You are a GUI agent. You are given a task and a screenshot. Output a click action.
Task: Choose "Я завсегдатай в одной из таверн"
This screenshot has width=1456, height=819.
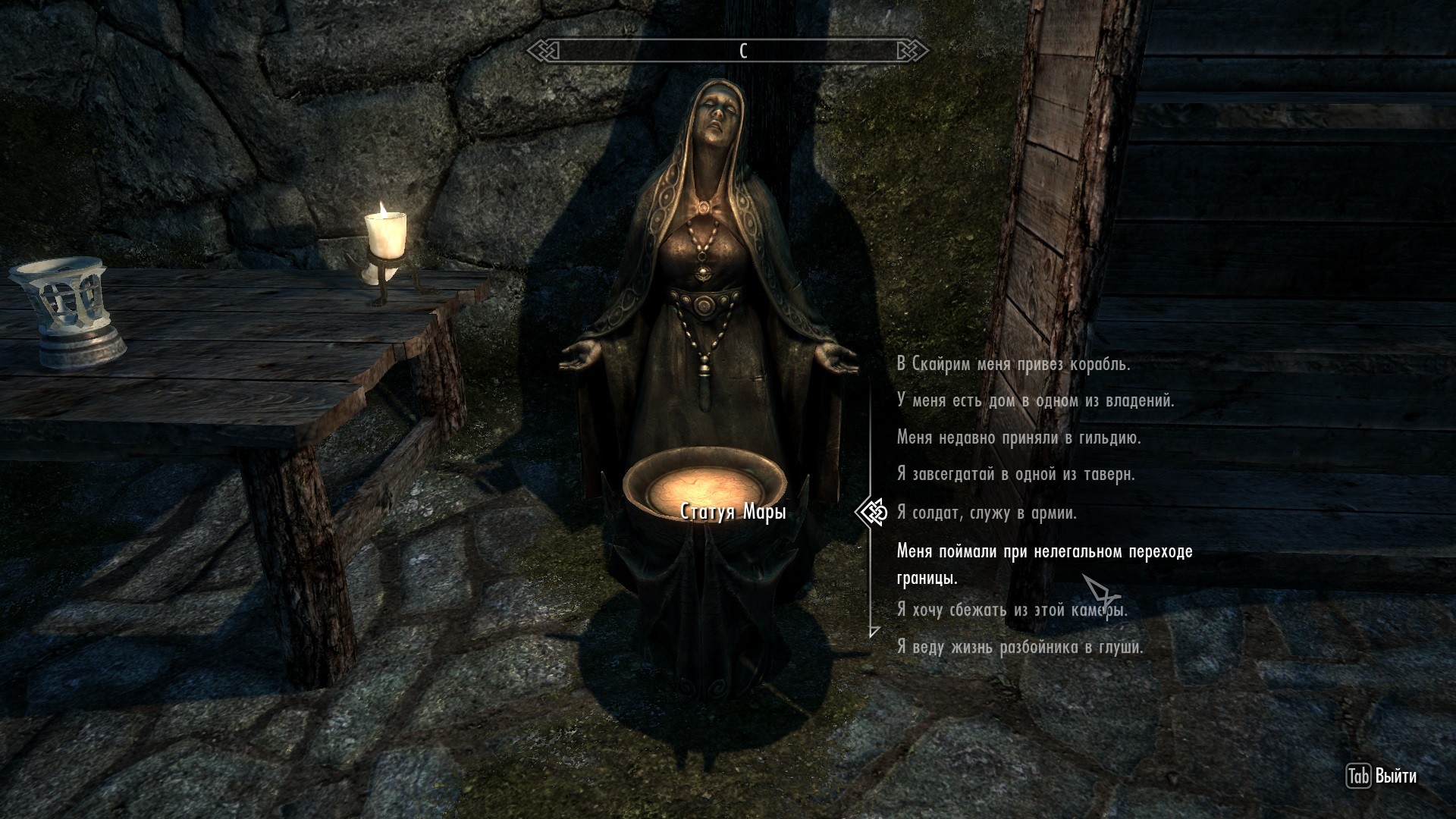1015,475
